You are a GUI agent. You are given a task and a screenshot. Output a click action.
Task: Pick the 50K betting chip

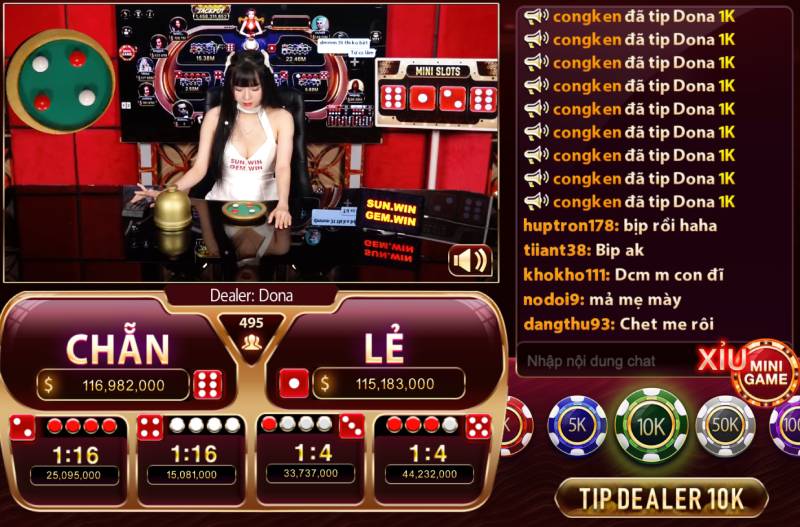(x=725, y=425)
